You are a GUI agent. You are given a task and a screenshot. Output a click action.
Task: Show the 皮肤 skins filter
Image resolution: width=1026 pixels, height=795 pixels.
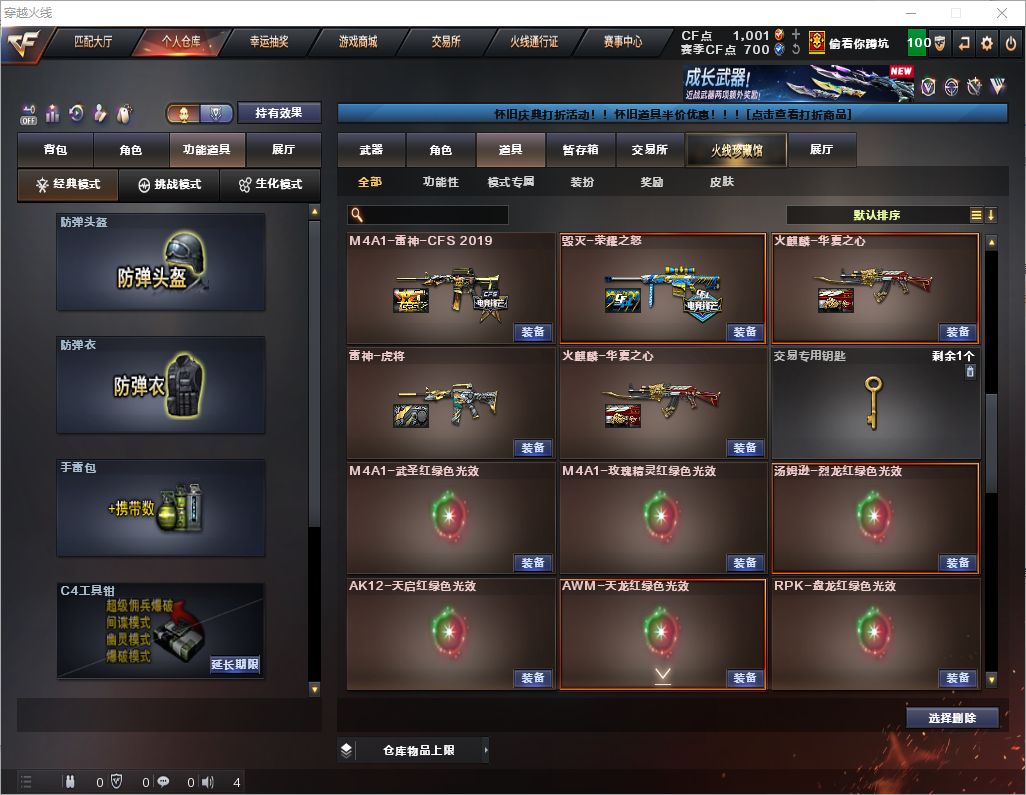[x=721, y=182]
